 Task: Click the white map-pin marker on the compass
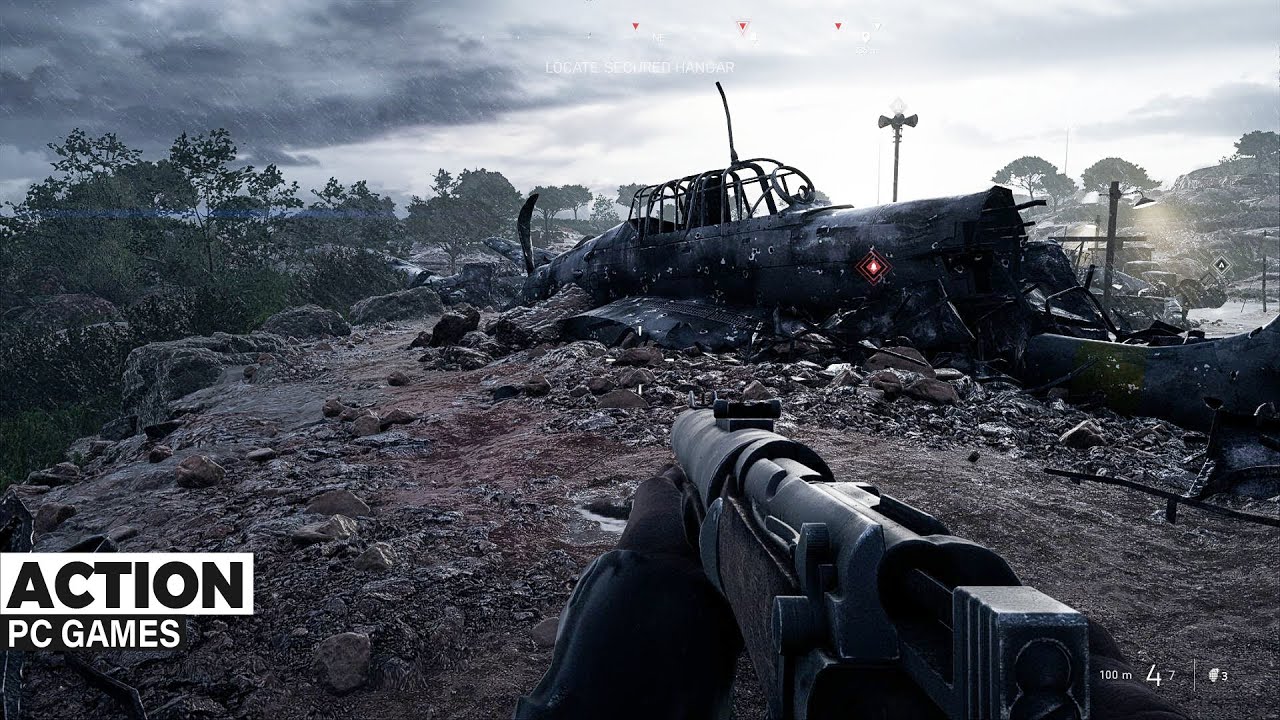(866, 37)
